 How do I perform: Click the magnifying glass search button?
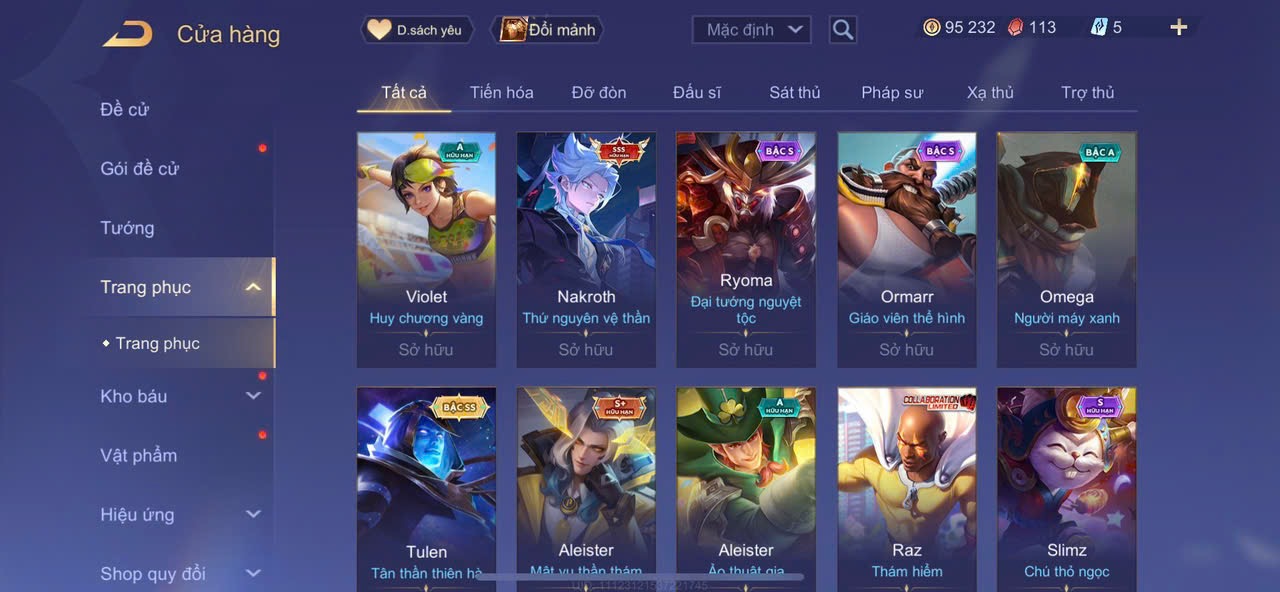pos(843,30)
